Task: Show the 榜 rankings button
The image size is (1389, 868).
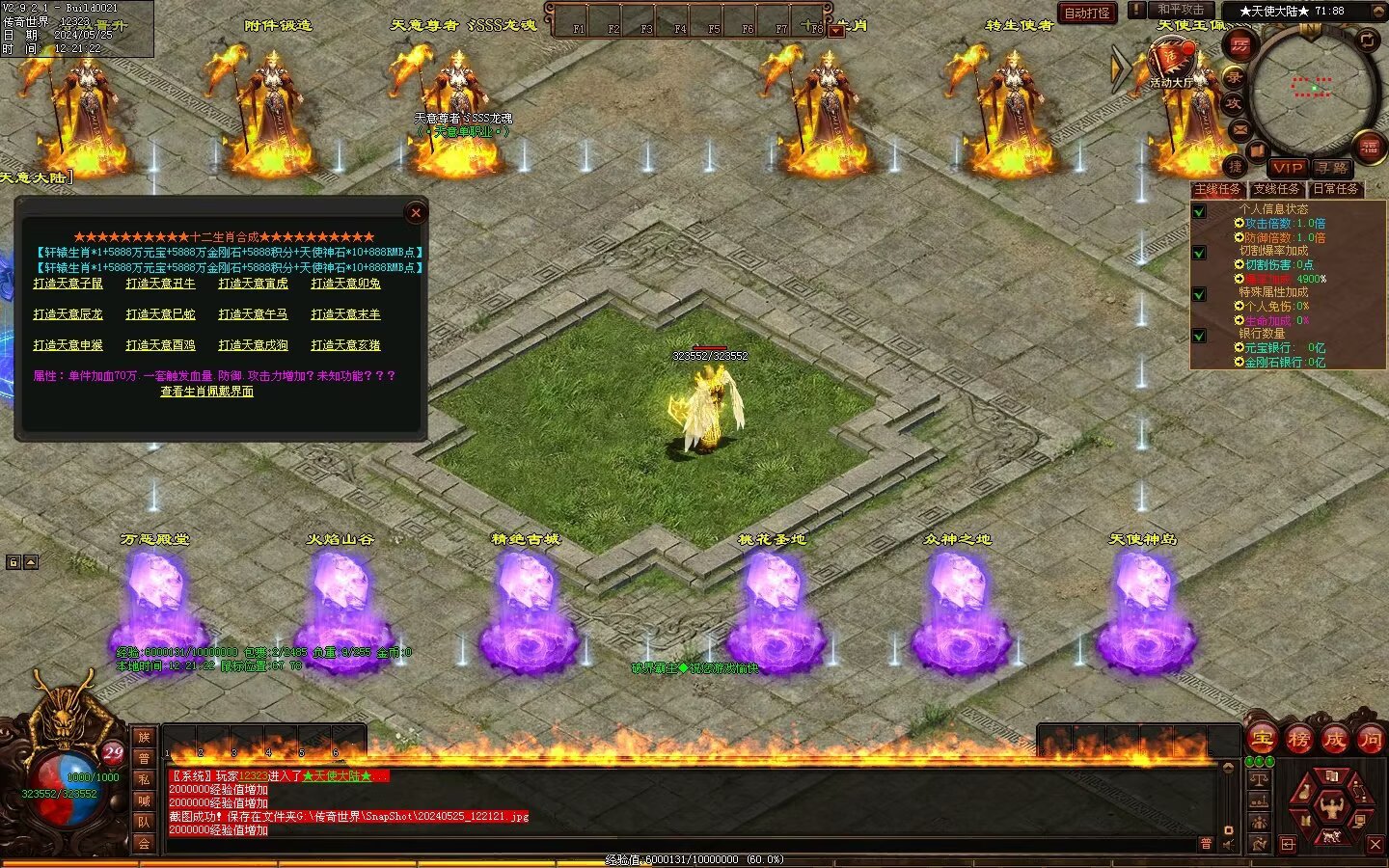Action: (1298, 740)
